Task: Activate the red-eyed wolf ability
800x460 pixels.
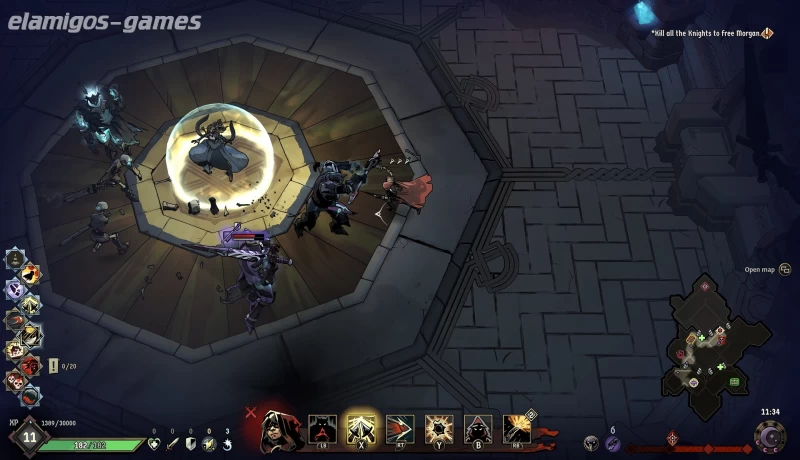Action: [x=322, y=429]
